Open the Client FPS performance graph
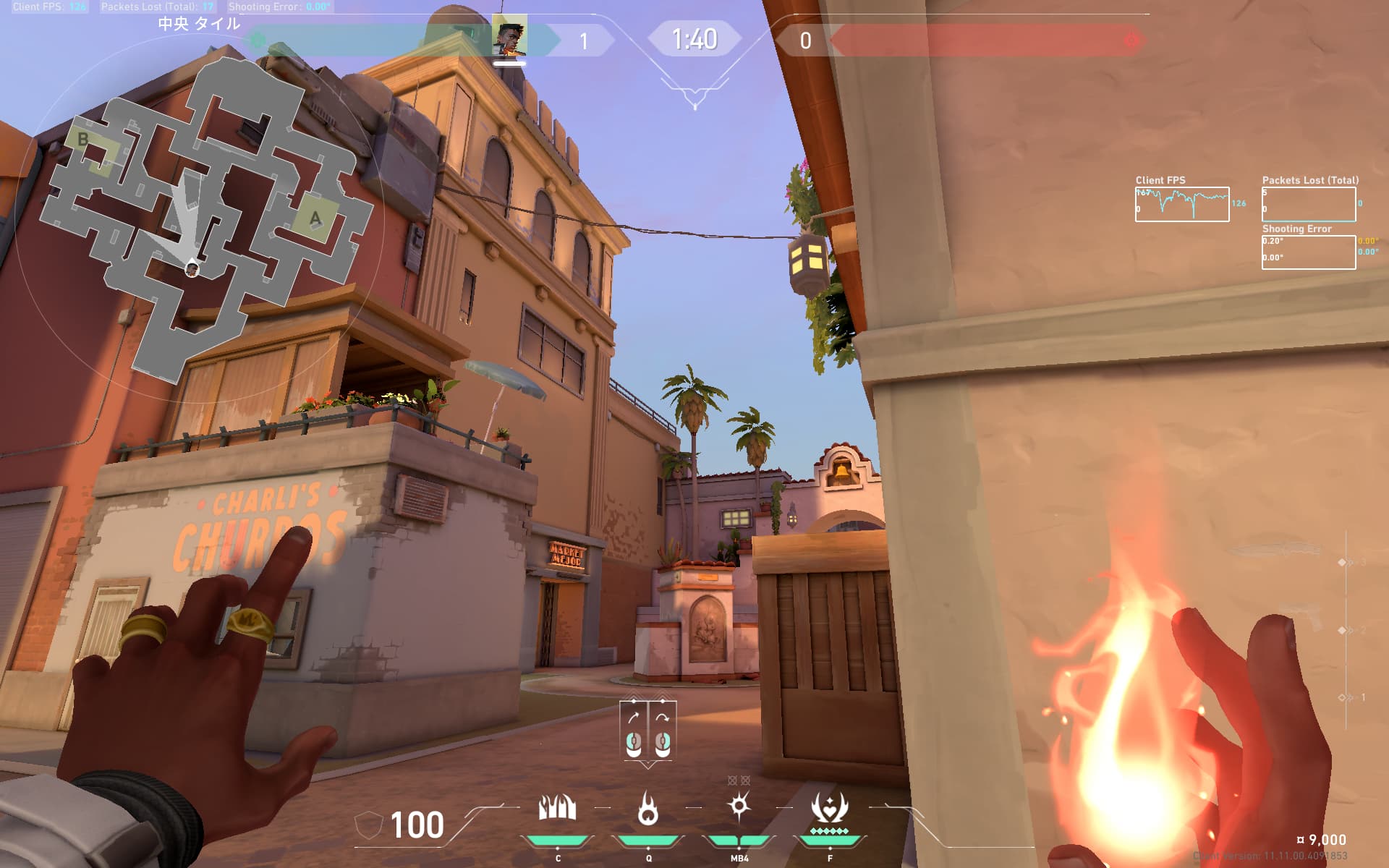Viewport: 1389px width, 868px height. 1181,204
